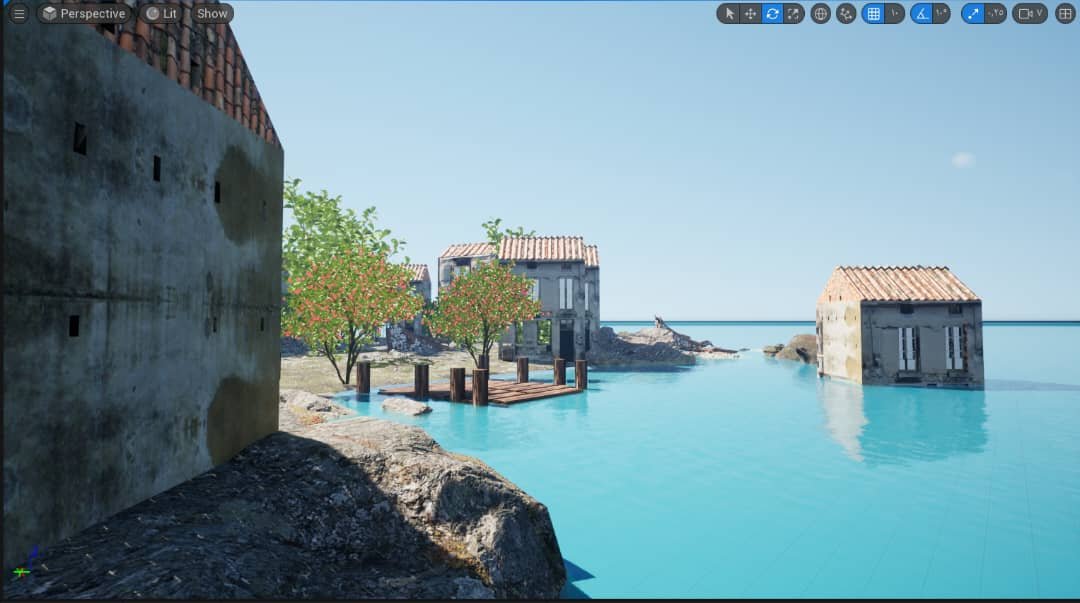This screenshot has width=1080, height=603.
Task: Select the rotate transform tool
Action: coord(772,14)
